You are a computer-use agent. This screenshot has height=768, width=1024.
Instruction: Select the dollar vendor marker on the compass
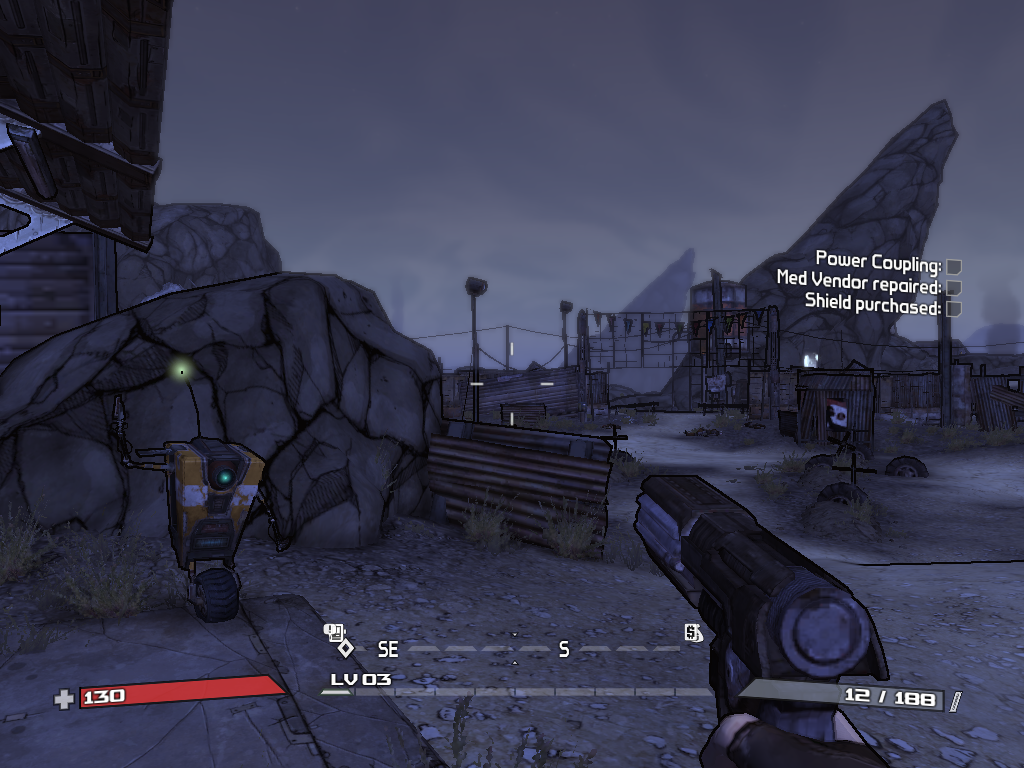click(x=692, y=632)
